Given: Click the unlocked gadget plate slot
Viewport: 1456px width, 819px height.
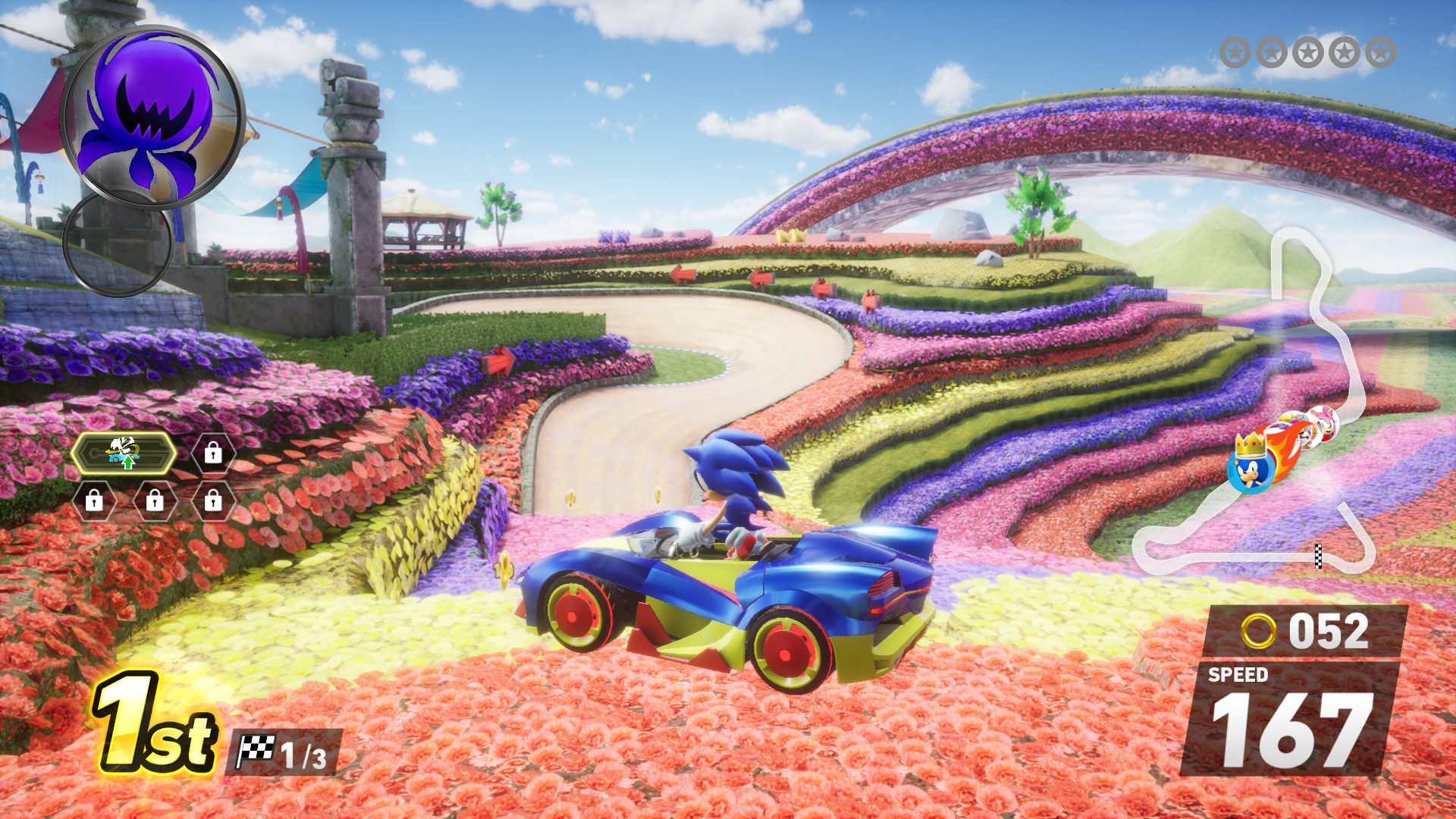Looking at the screenshot, I should (x=124, y=453).
